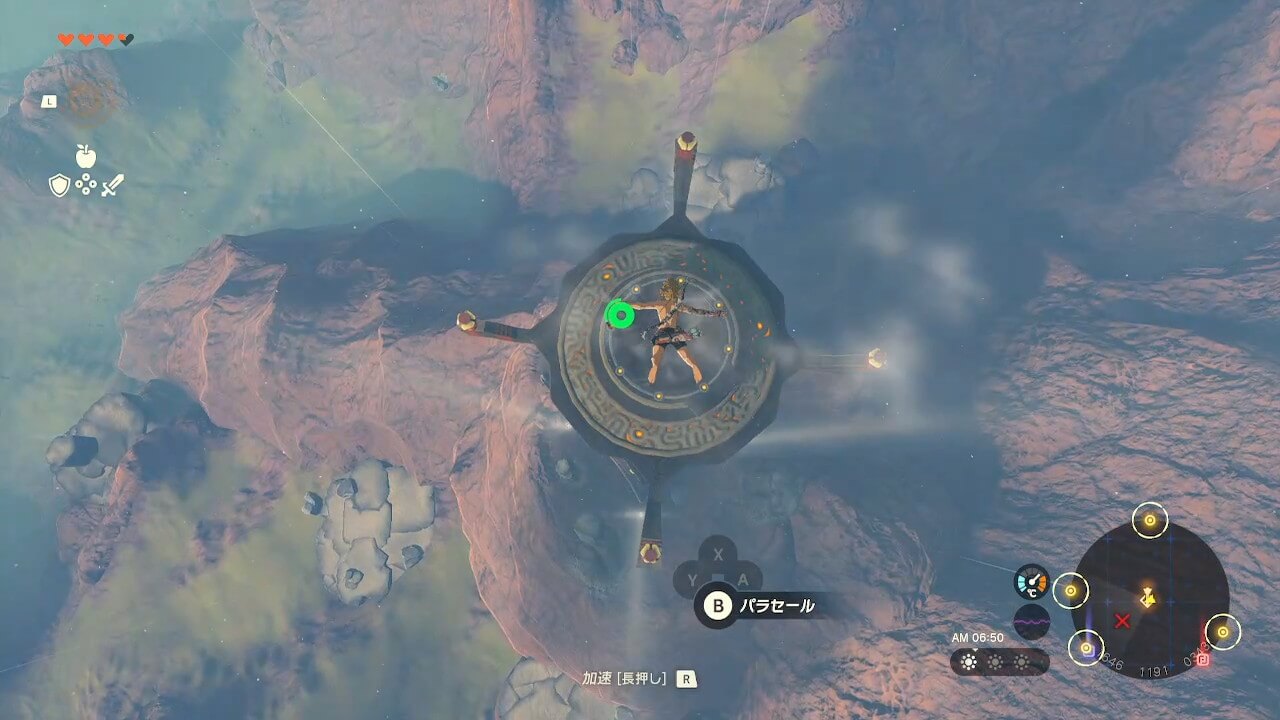Choose the sword quick-select icon
1280x720 pixels.
[112, 185]
